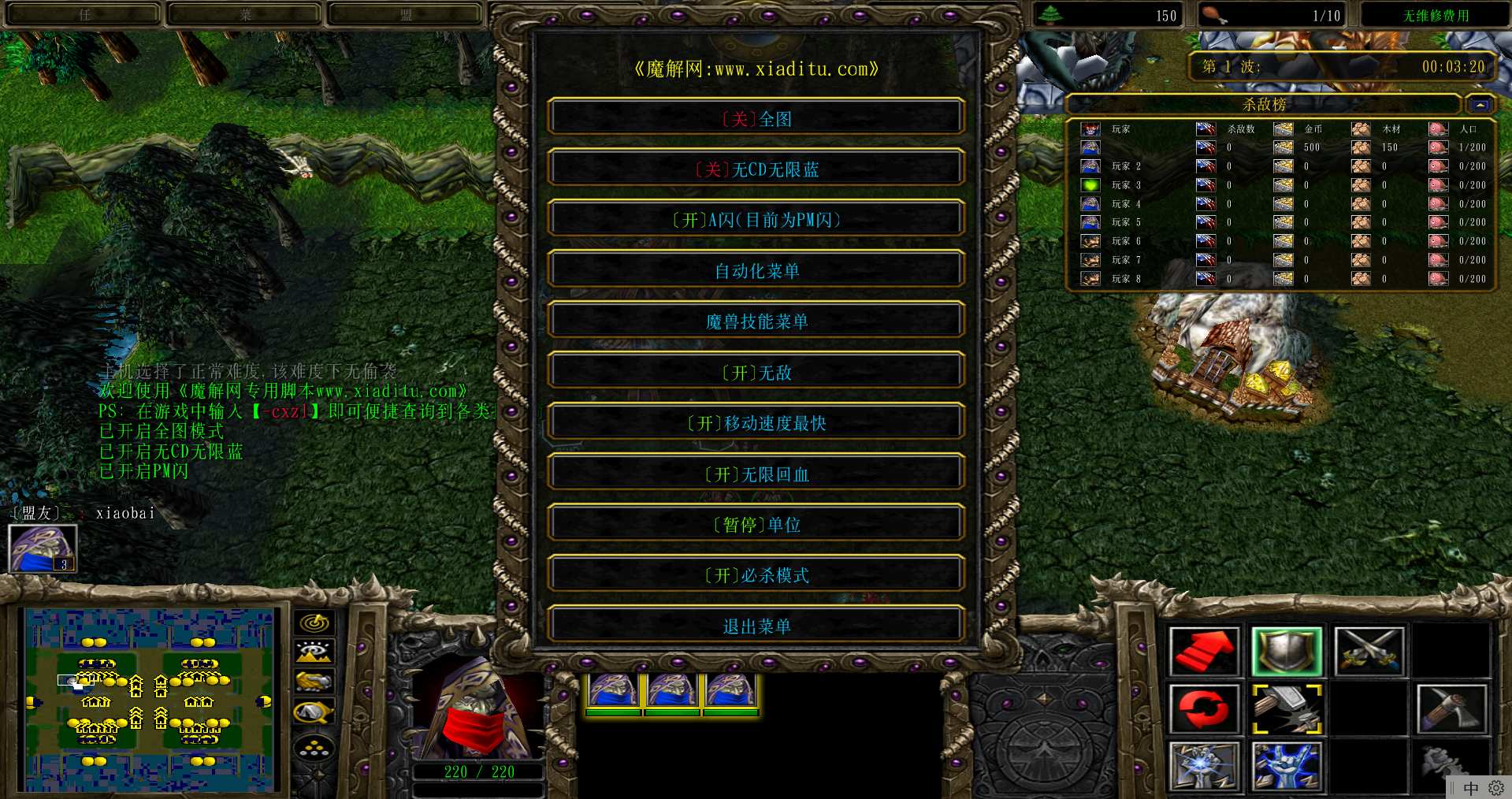Enable 必杀模式 instant kill mode

pos(756,575)
